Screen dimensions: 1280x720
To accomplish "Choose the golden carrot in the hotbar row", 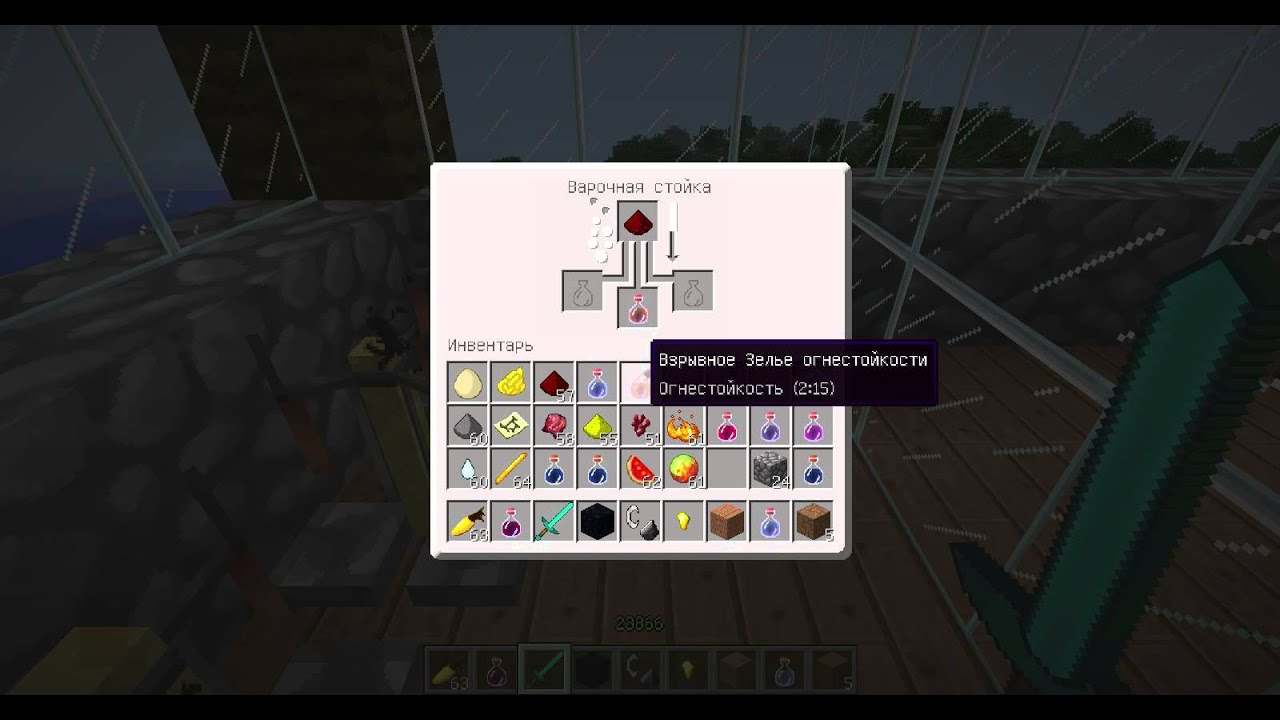I will (467, 522).
